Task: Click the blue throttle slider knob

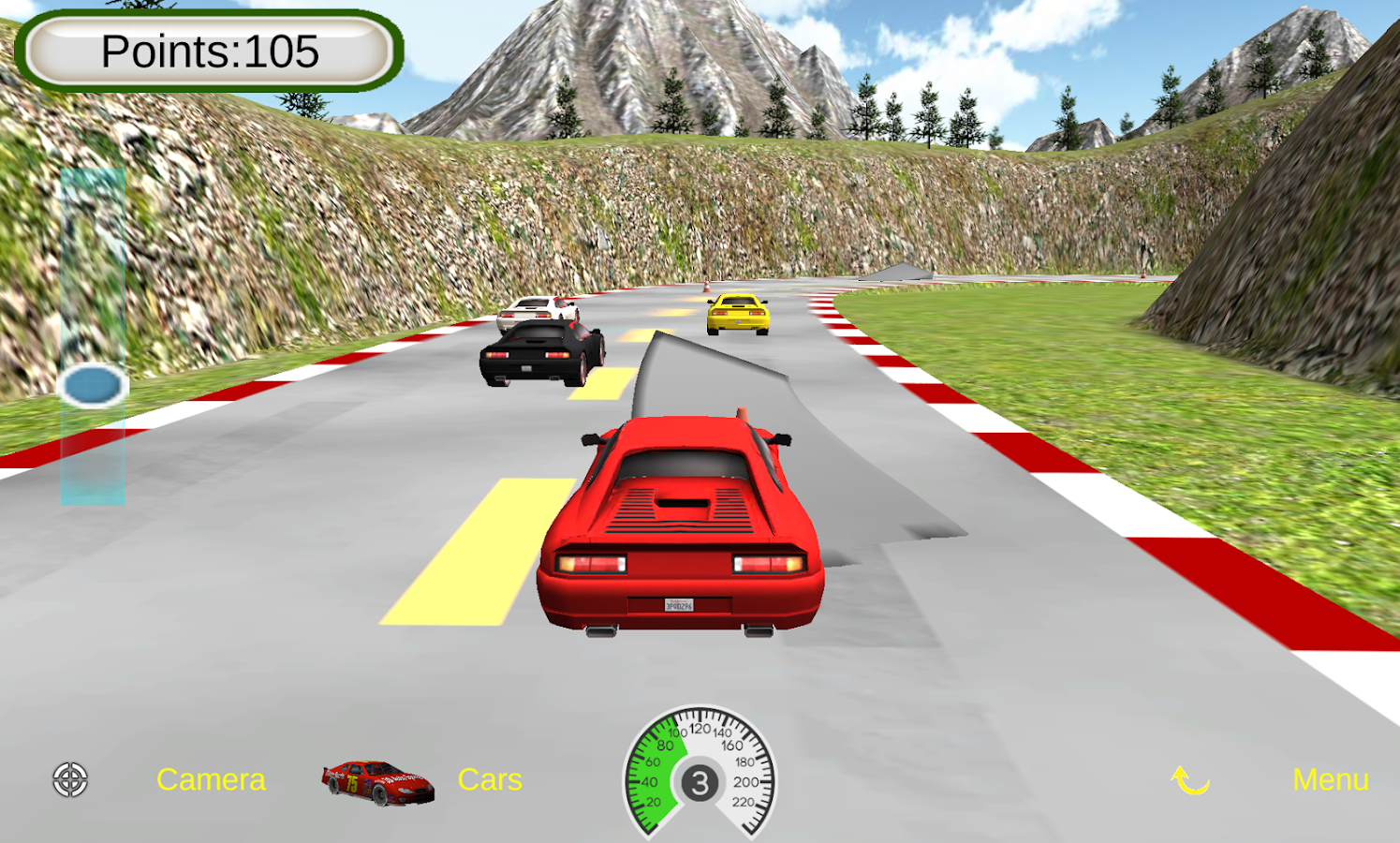Action: pyautogui.click(x=93, y=386)
